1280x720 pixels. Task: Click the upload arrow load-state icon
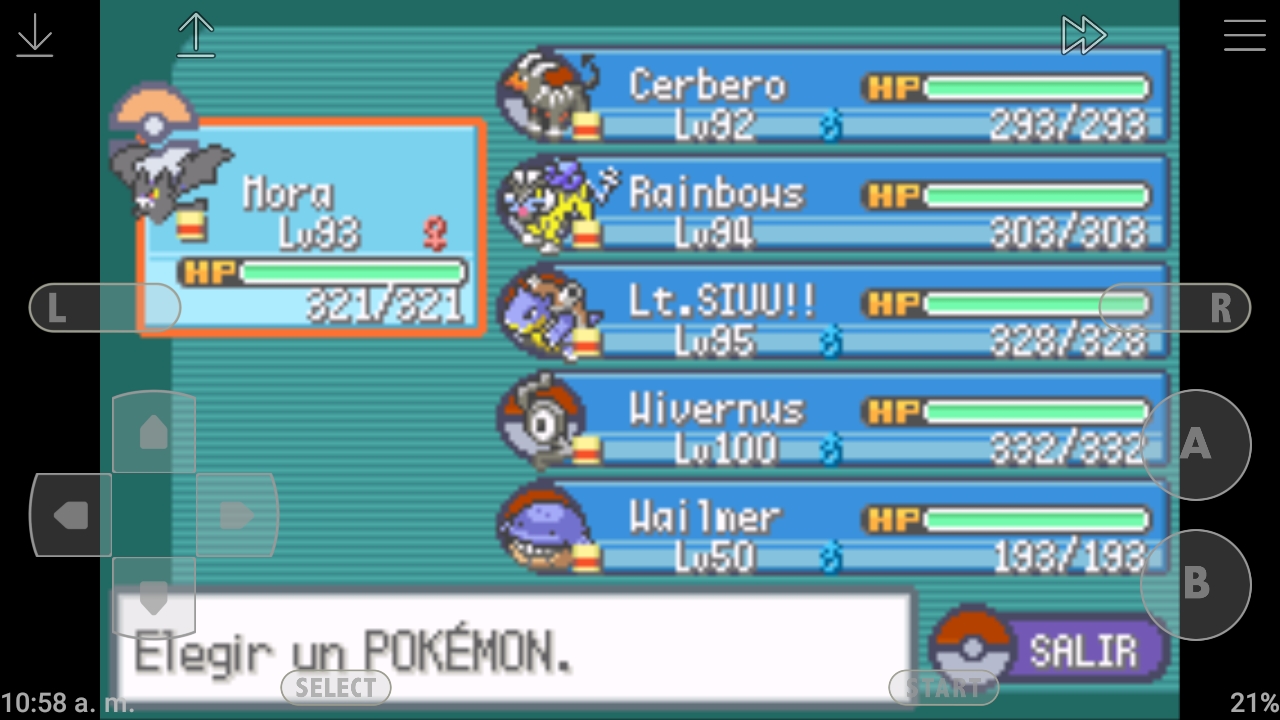click(x=196, y=36)
